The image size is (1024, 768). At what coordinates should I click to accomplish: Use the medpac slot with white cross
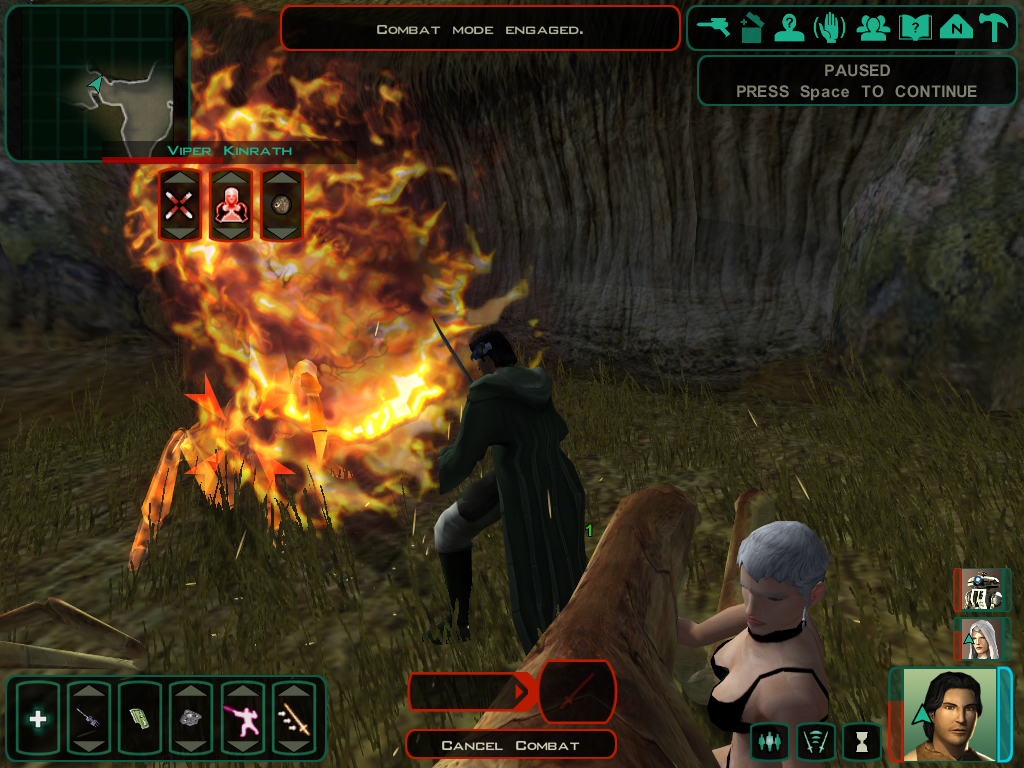tap(38, 718)
